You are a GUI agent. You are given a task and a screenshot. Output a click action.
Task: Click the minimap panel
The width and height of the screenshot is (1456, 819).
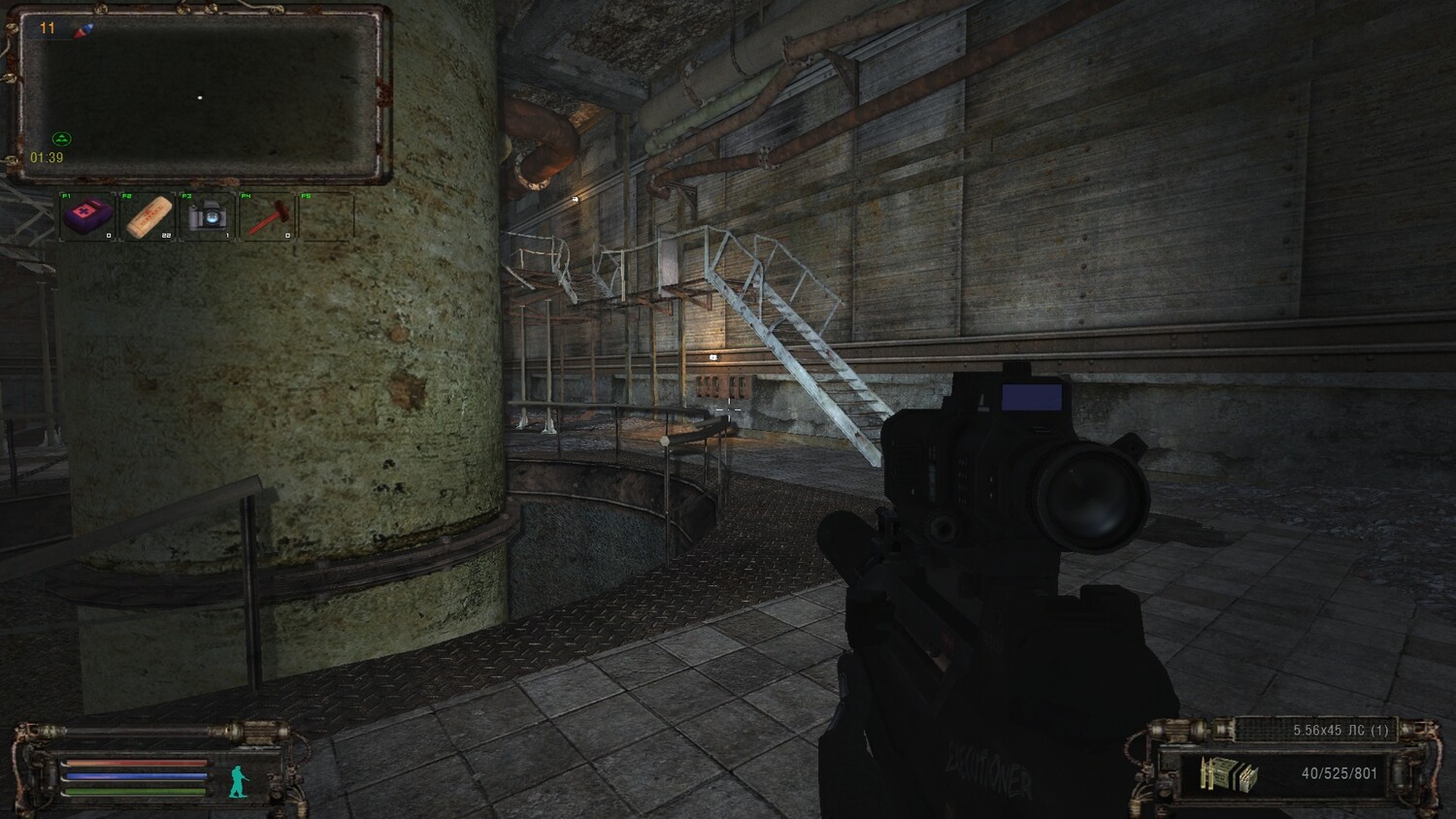click(x=199, y=96)
